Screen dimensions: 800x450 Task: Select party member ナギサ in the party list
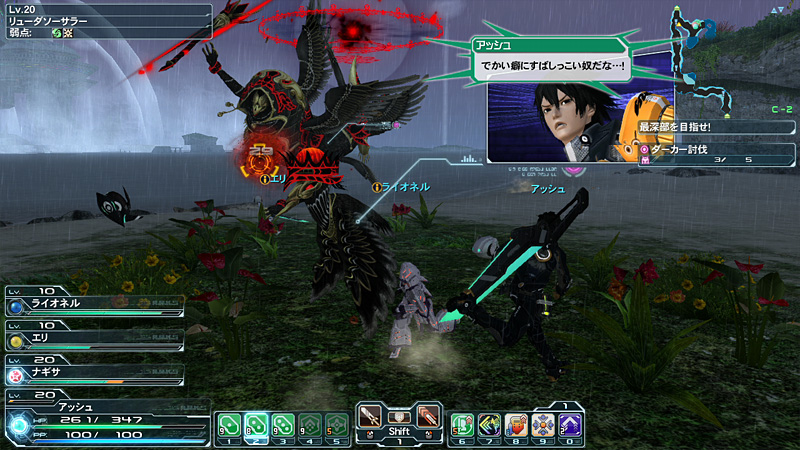tap(93, 375)
